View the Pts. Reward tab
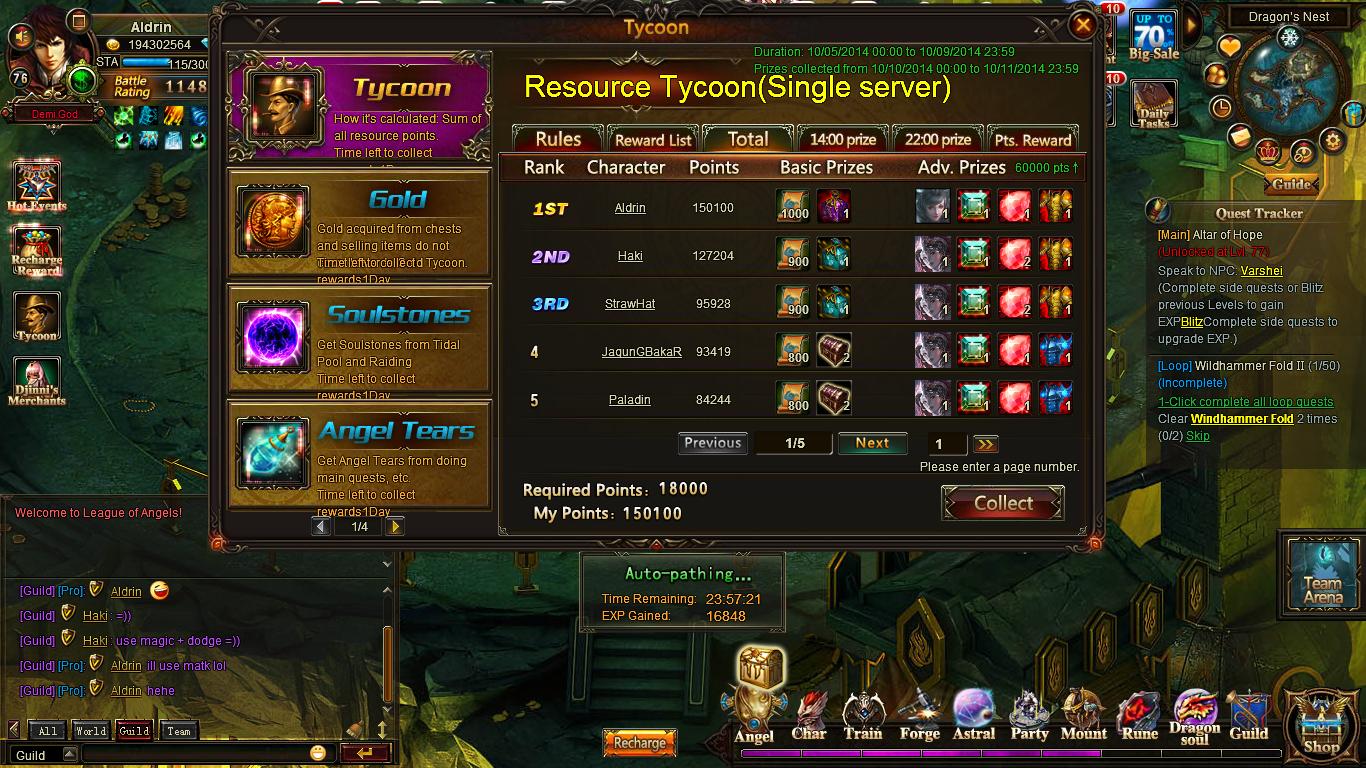1366x768 pixels. (1032, 140)
